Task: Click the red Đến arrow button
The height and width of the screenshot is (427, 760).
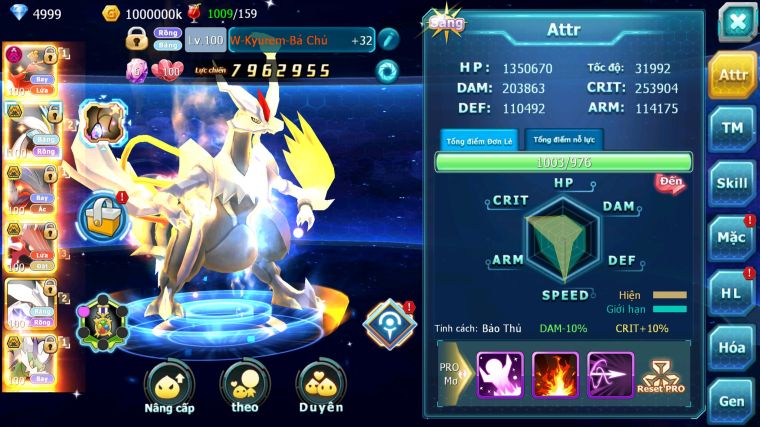Action: [669, 183]
